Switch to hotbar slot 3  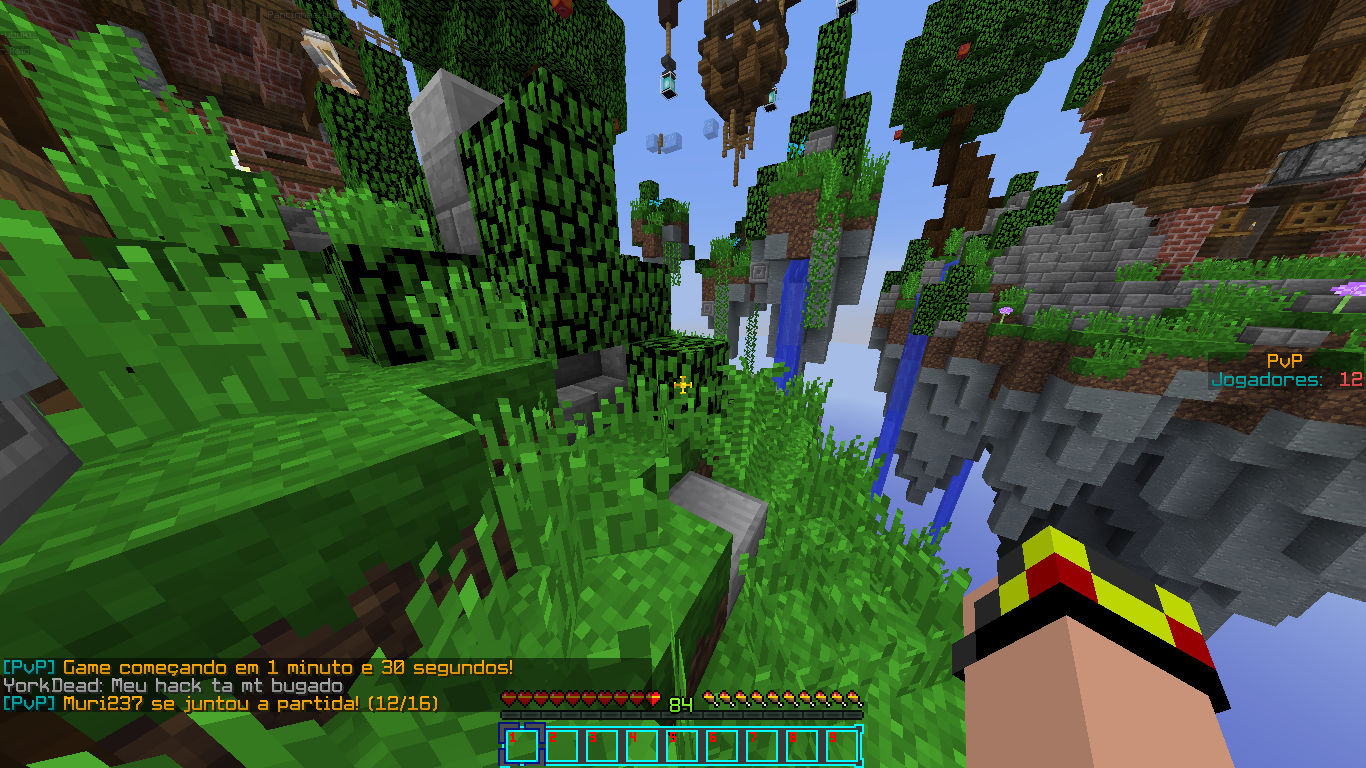click(x=601, y=746)
